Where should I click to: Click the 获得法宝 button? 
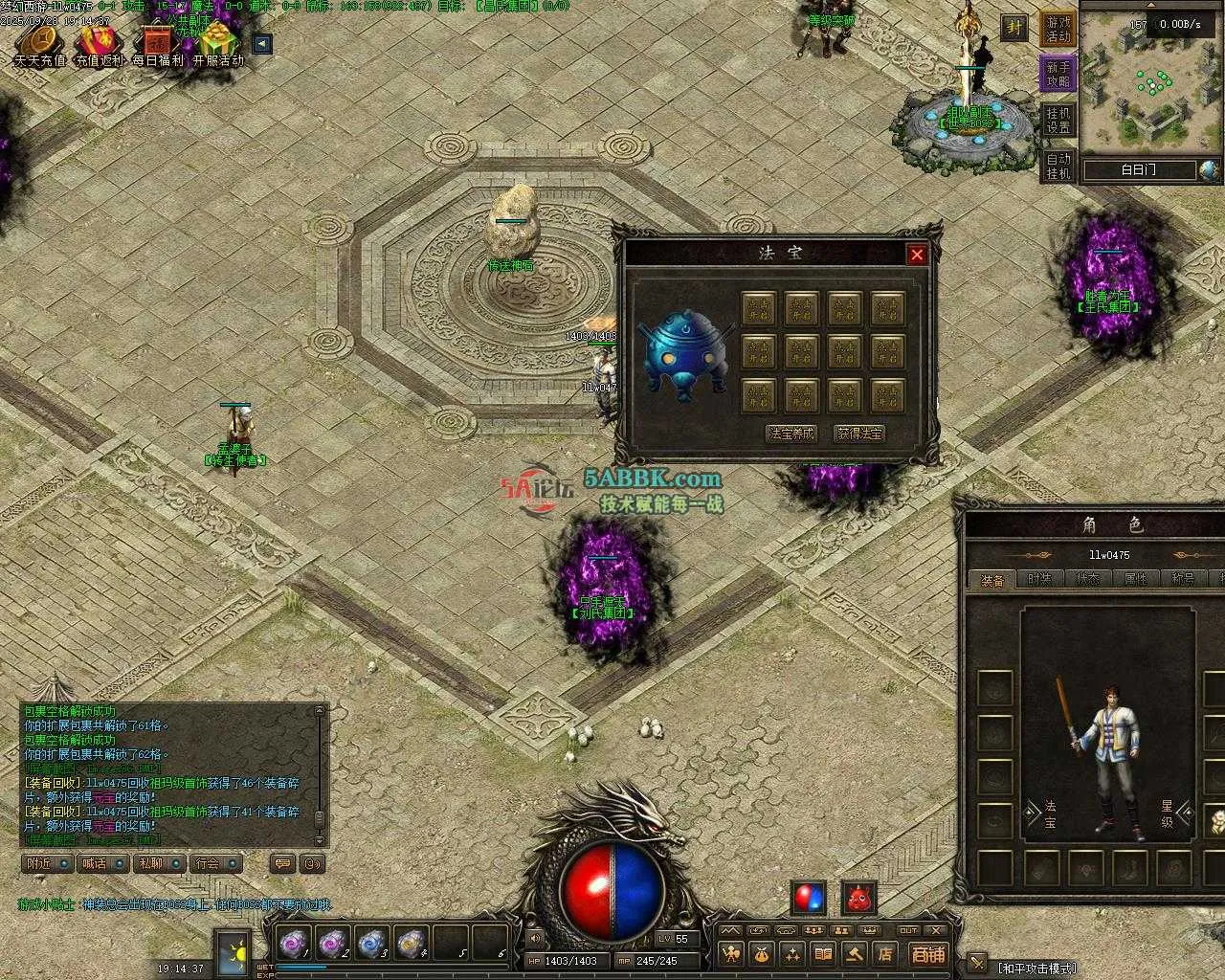coord(859,434)
